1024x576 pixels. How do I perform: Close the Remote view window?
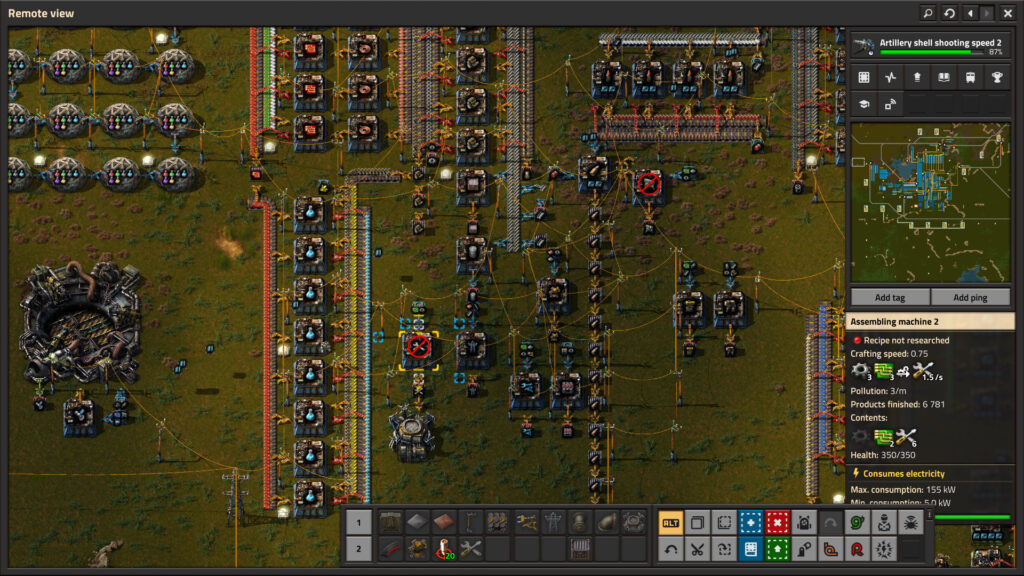pyautogui.click(x=1008, y=13)
